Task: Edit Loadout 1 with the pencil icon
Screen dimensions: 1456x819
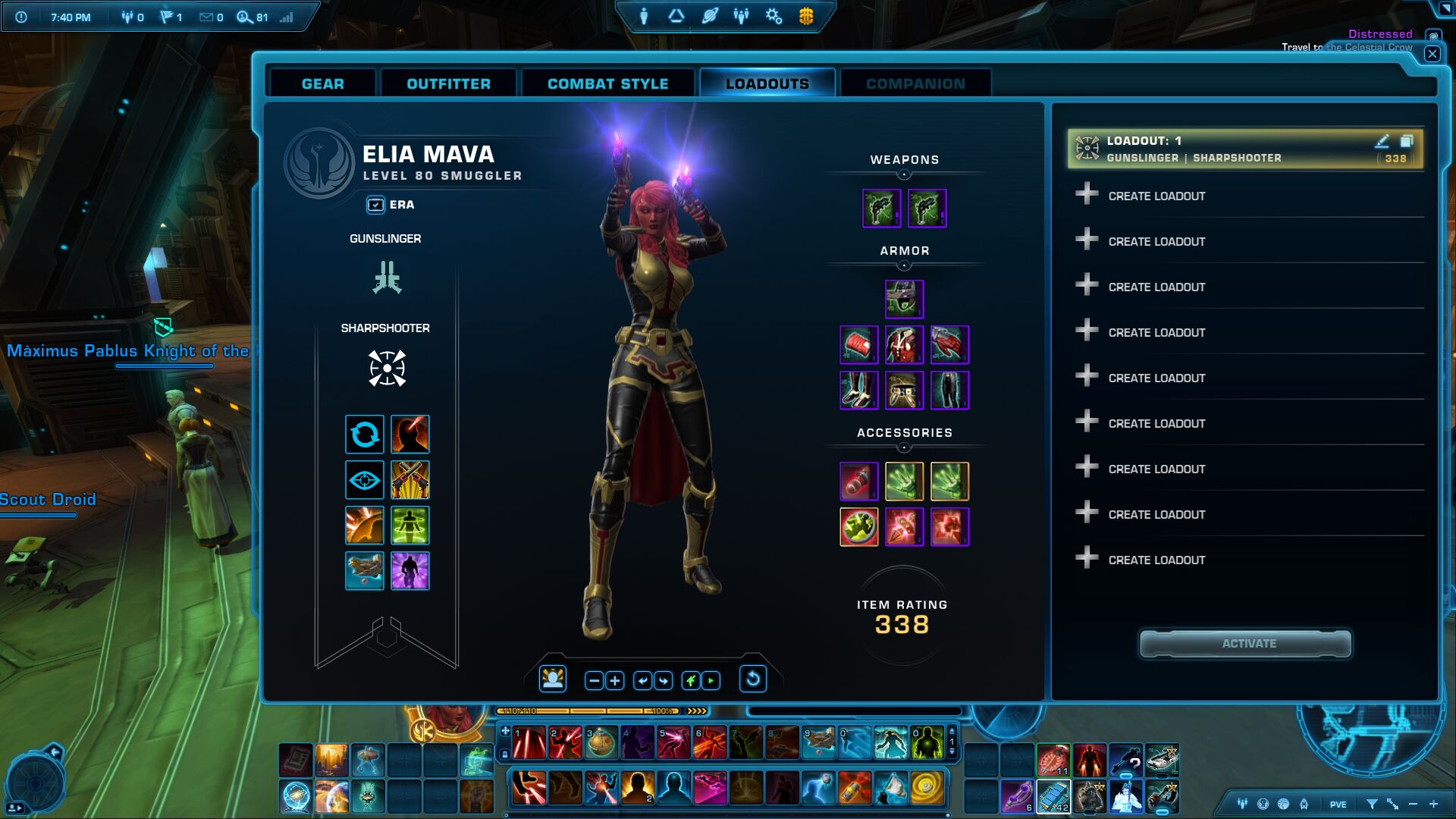Action: [x=1382, y=141]
